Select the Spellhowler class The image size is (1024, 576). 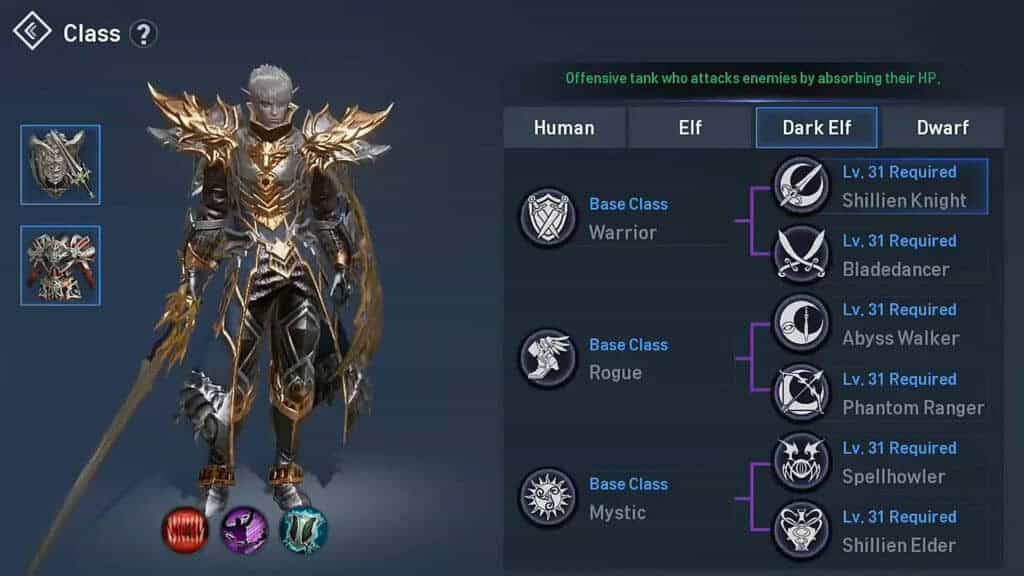click(x=880, y=462)
